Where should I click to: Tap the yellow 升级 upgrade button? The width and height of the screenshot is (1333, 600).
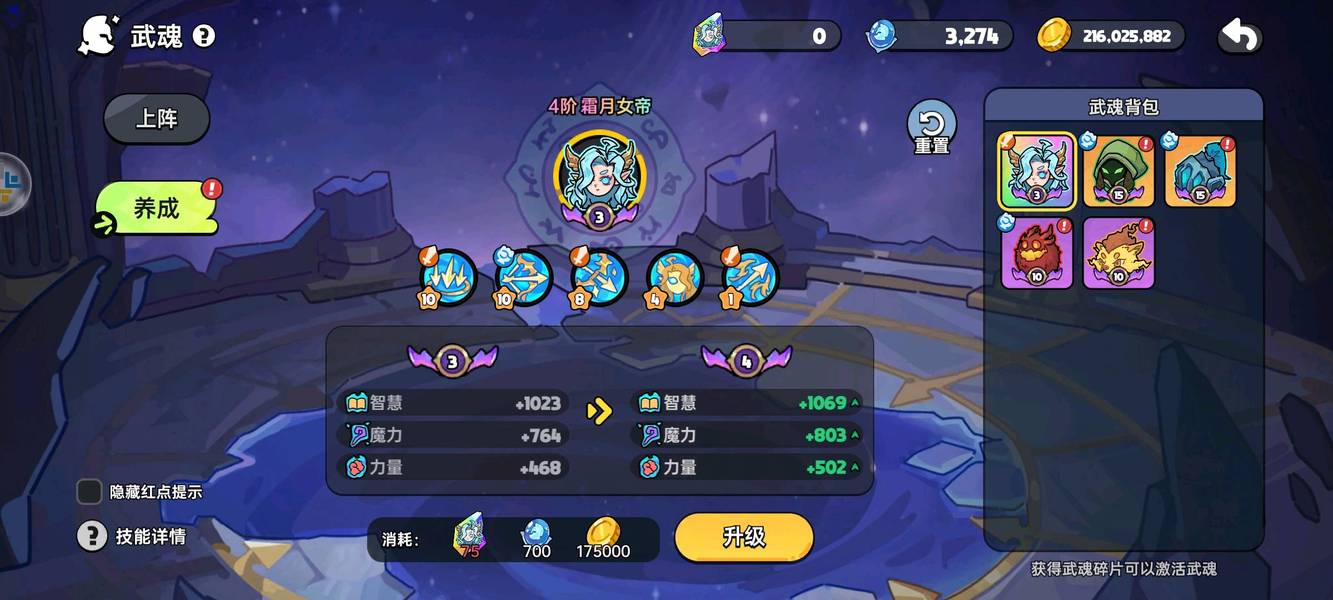pos(743,537)
